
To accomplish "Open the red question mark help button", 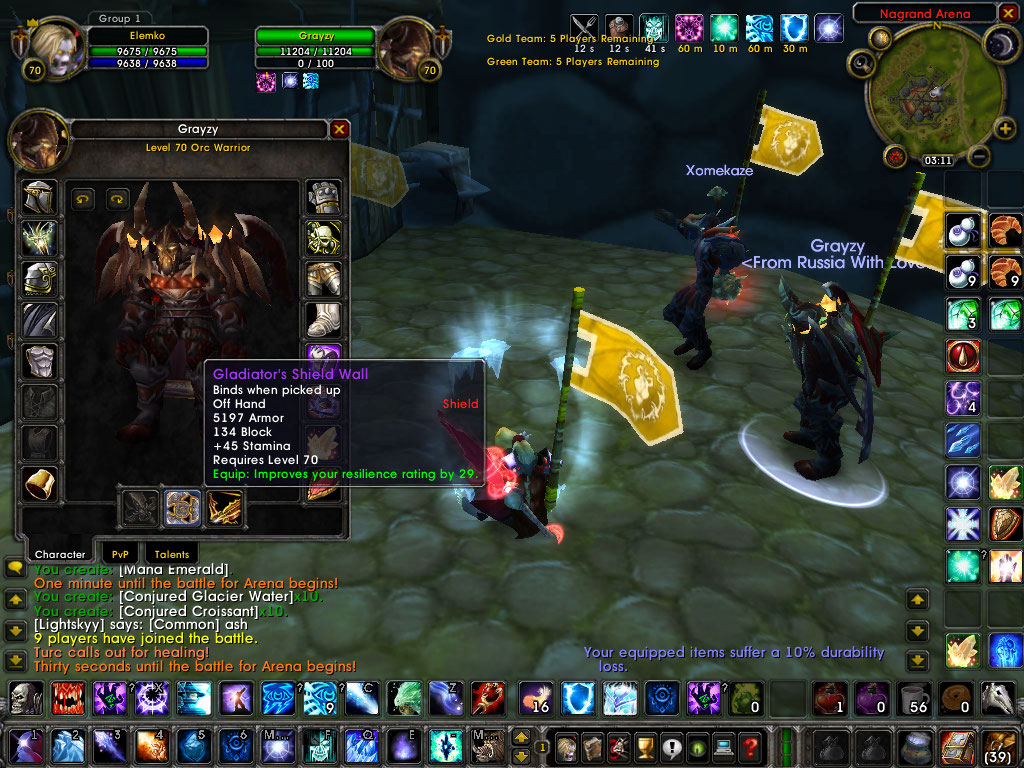I will 749,747.
